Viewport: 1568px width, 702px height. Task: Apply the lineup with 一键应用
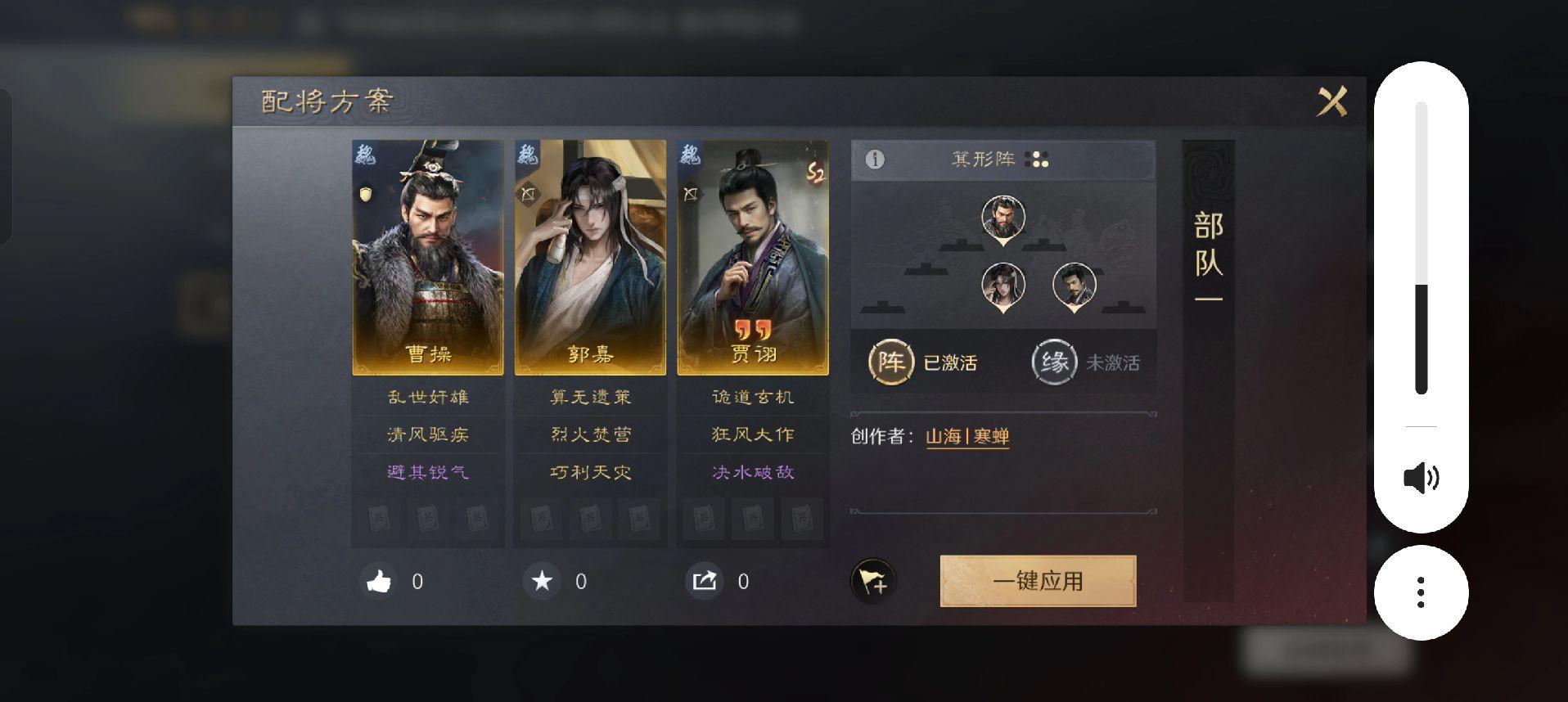(1038, 581)
